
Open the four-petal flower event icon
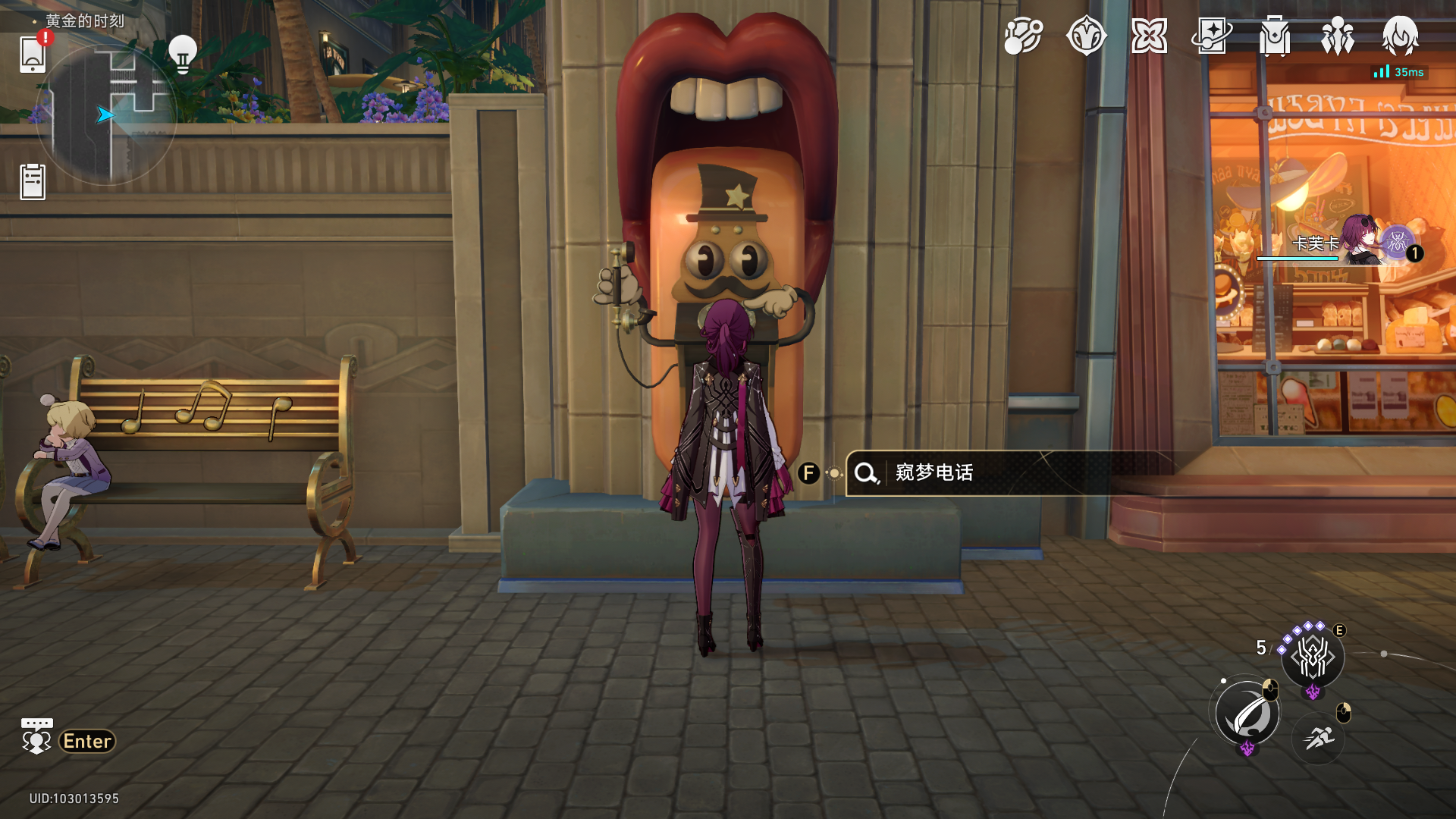click(1149, 36)
